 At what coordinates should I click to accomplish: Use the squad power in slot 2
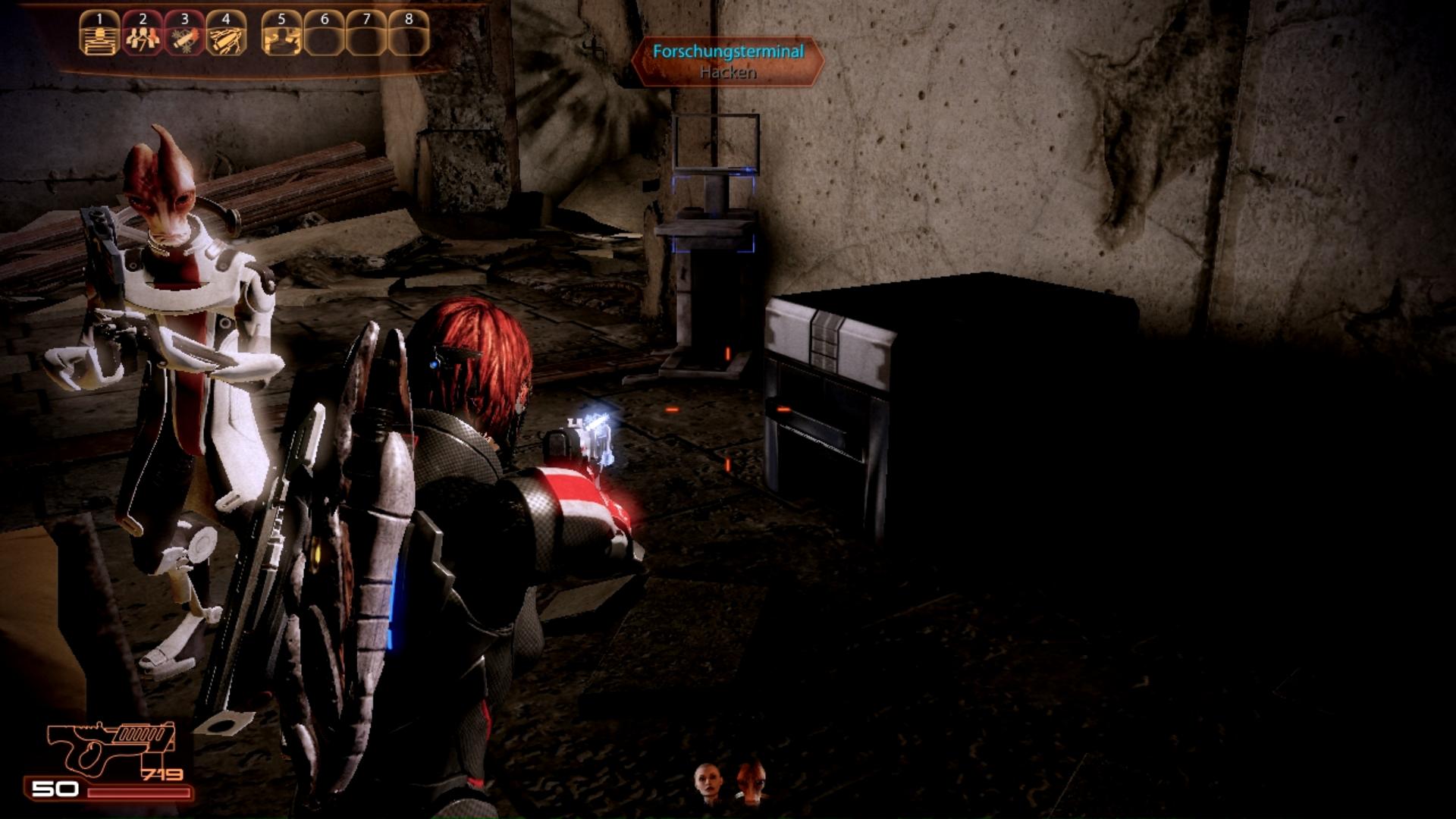click(x=142, y=33)
